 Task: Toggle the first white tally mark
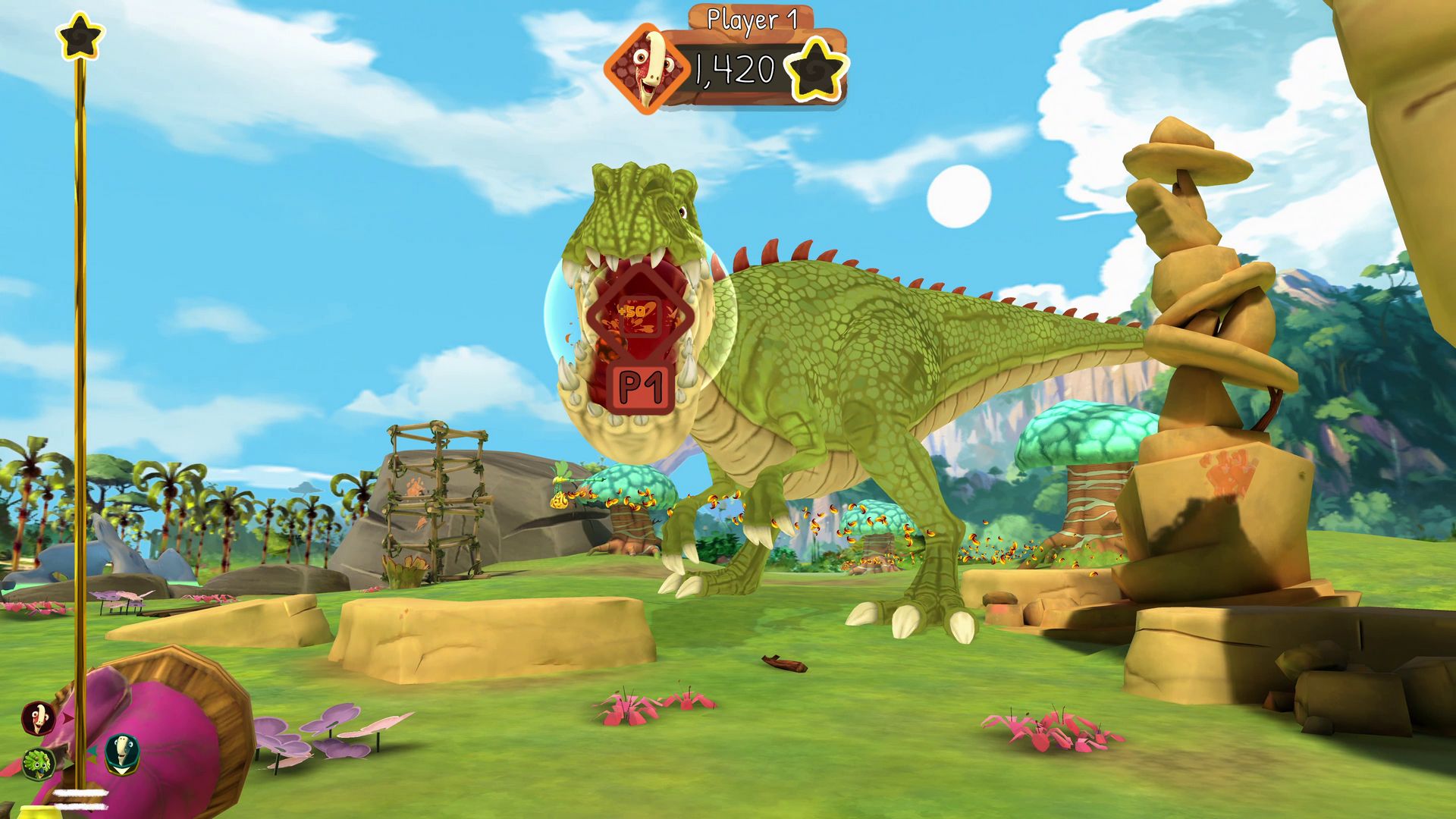point(80,793)
